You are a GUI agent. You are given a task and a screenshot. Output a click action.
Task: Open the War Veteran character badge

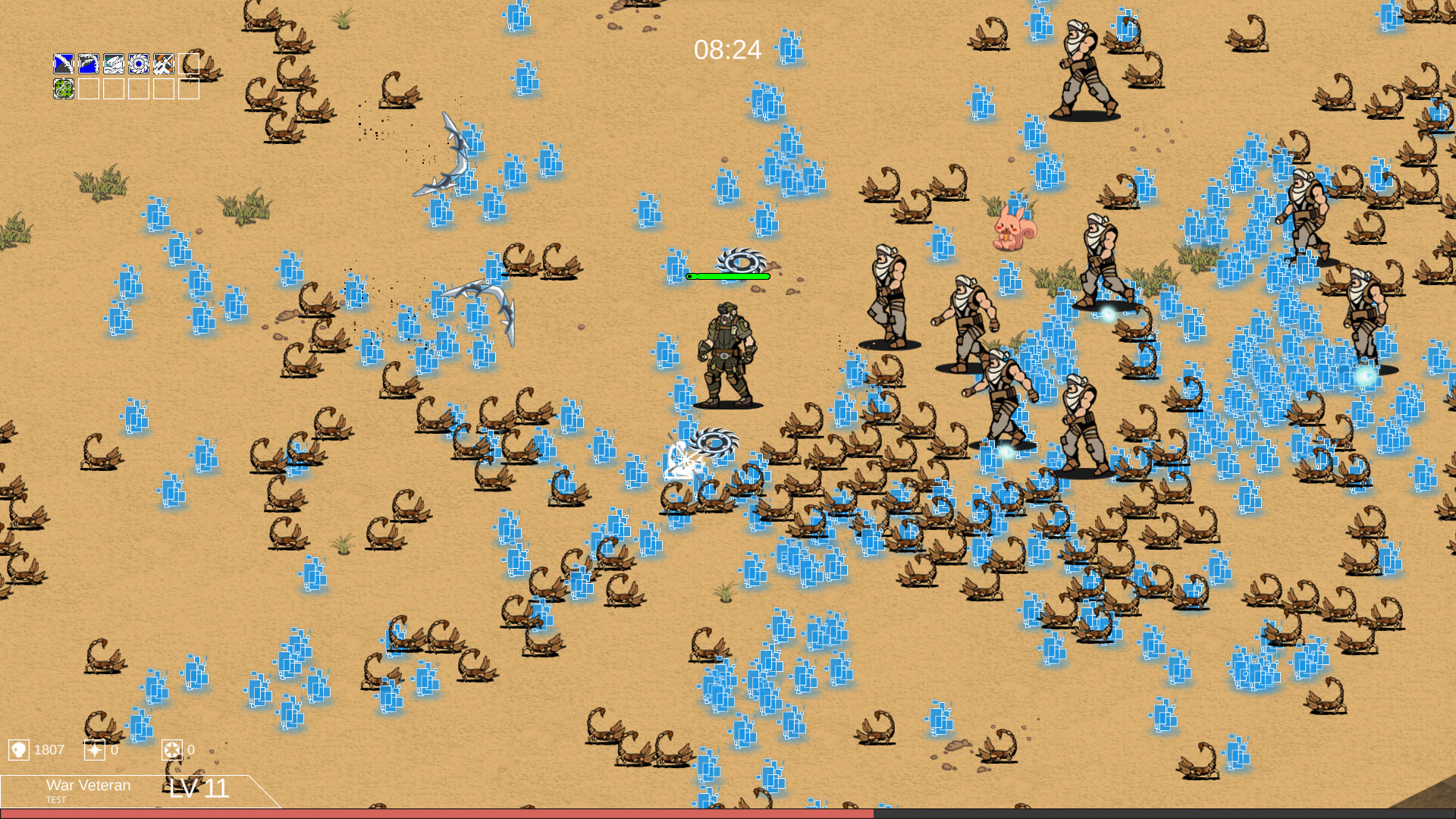[x=89, y=785]
